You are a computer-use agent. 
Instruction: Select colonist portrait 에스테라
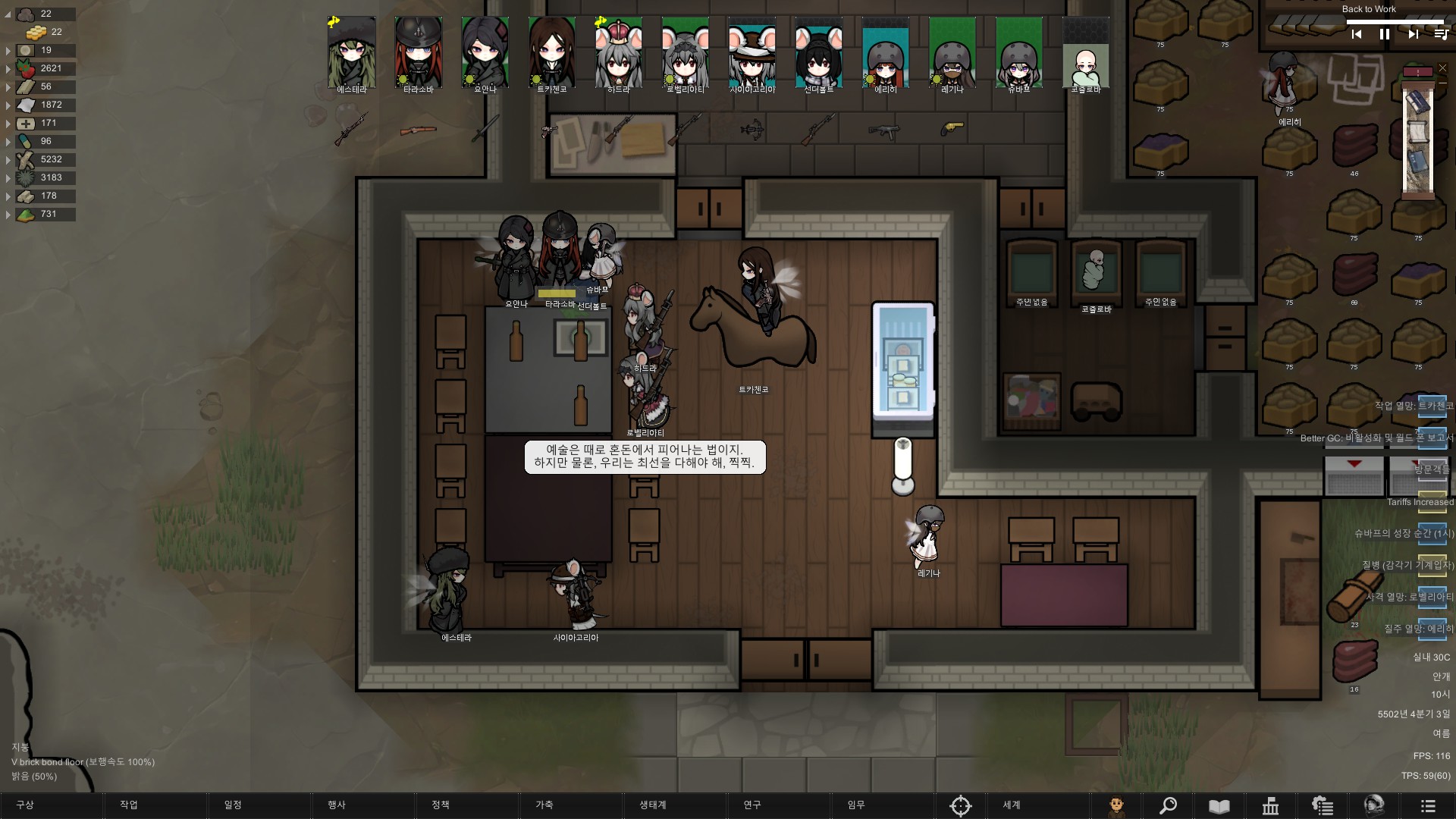coord(352,53)
